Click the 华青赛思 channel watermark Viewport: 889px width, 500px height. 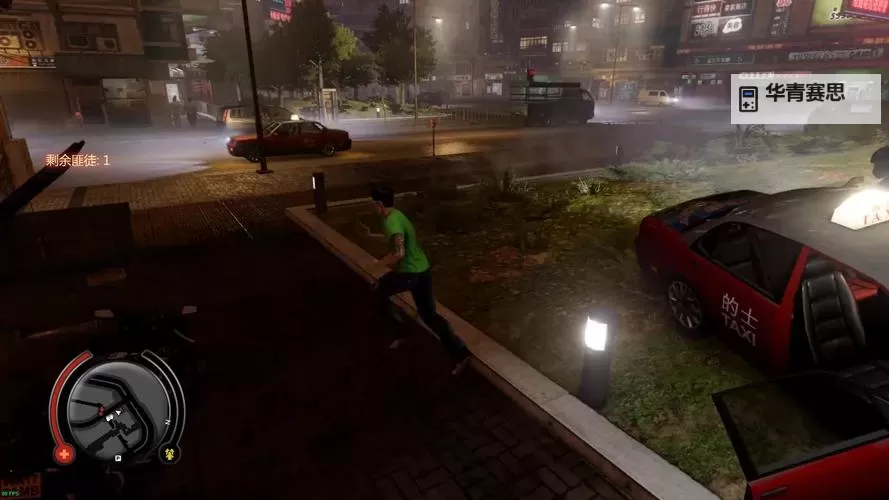click(x=805, y=98)
